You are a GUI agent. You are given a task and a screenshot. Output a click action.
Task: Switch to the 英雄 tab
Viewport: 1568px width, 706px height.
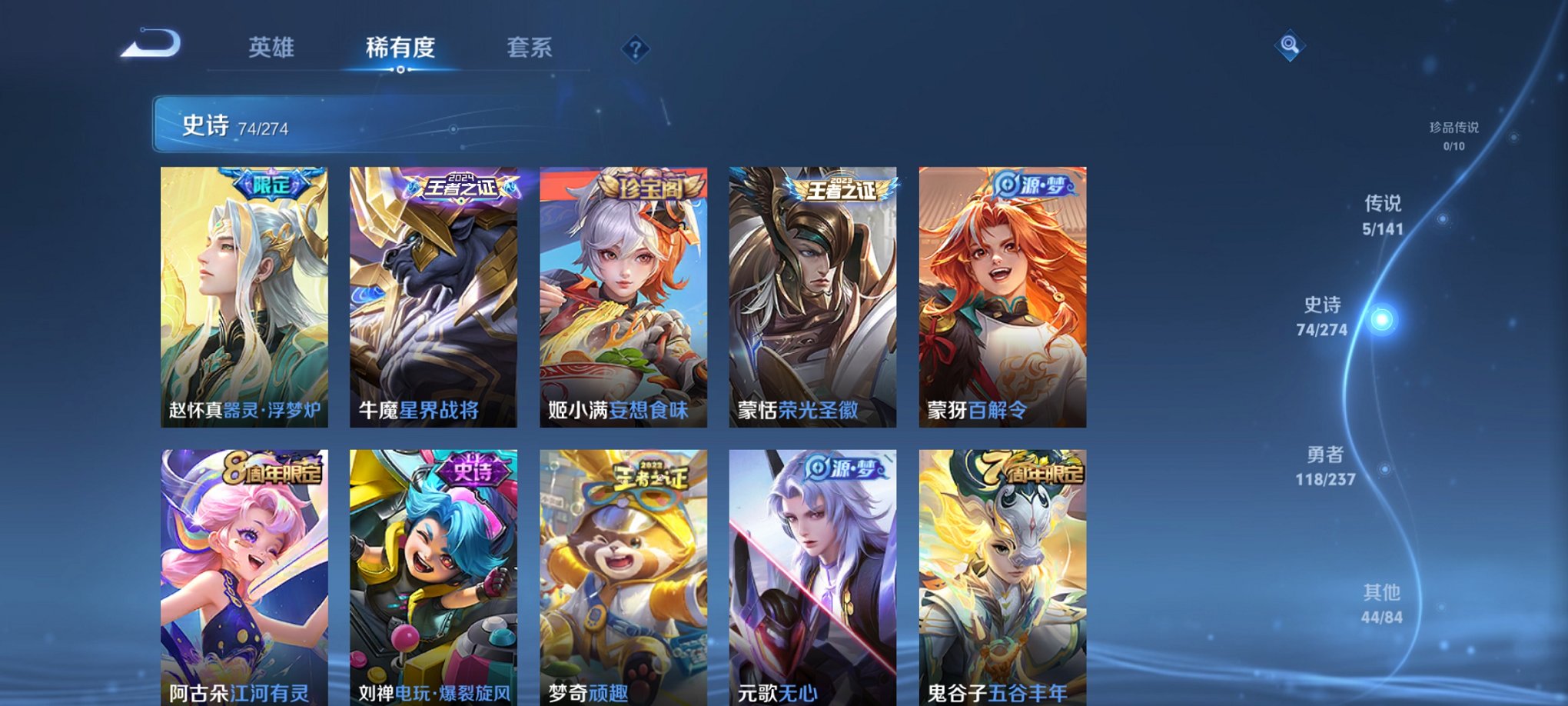click(272, 47)
